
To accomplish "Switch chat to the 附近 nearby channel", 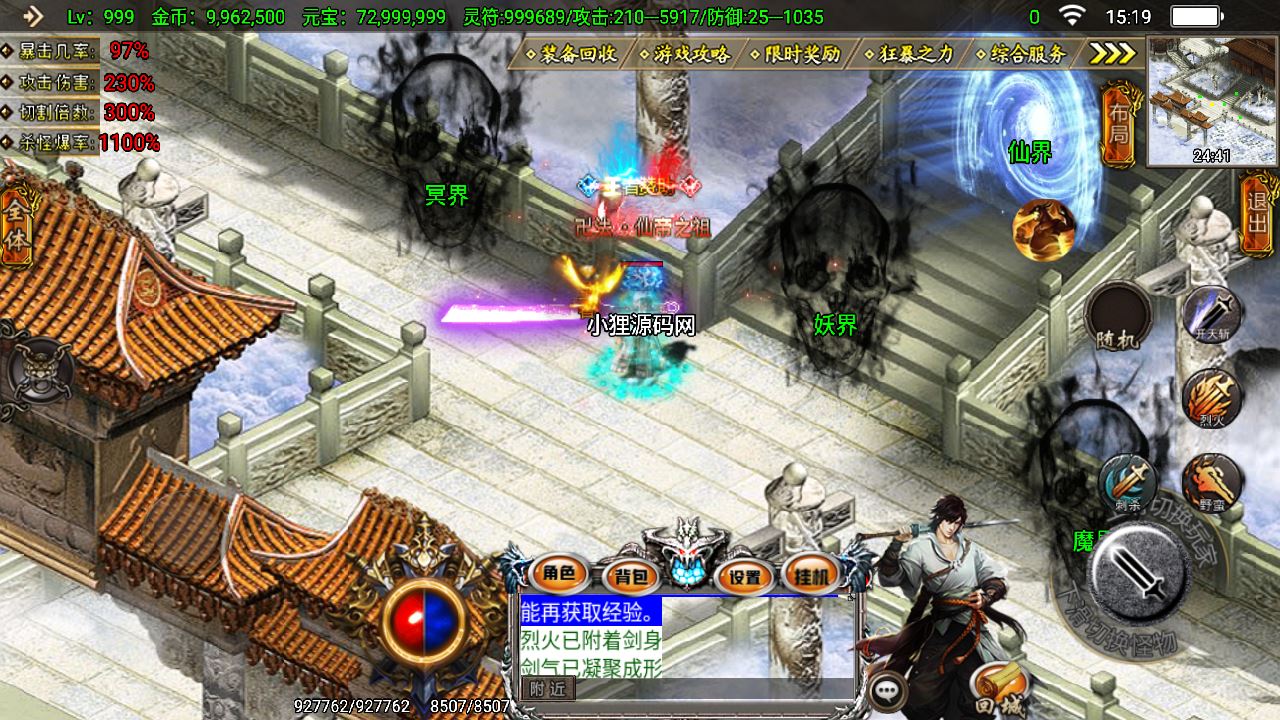I will click(547, 688).
